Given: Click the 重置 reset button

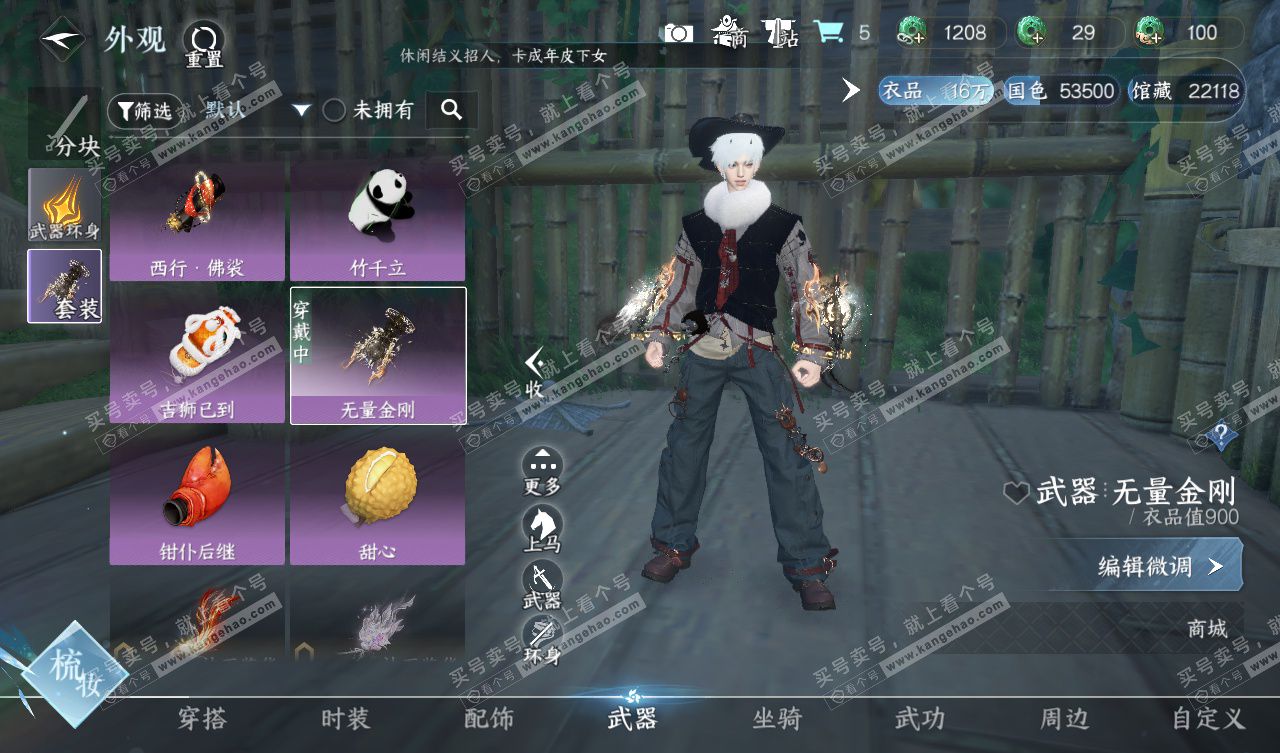Looking at the screenshot, I should [203, 43].
